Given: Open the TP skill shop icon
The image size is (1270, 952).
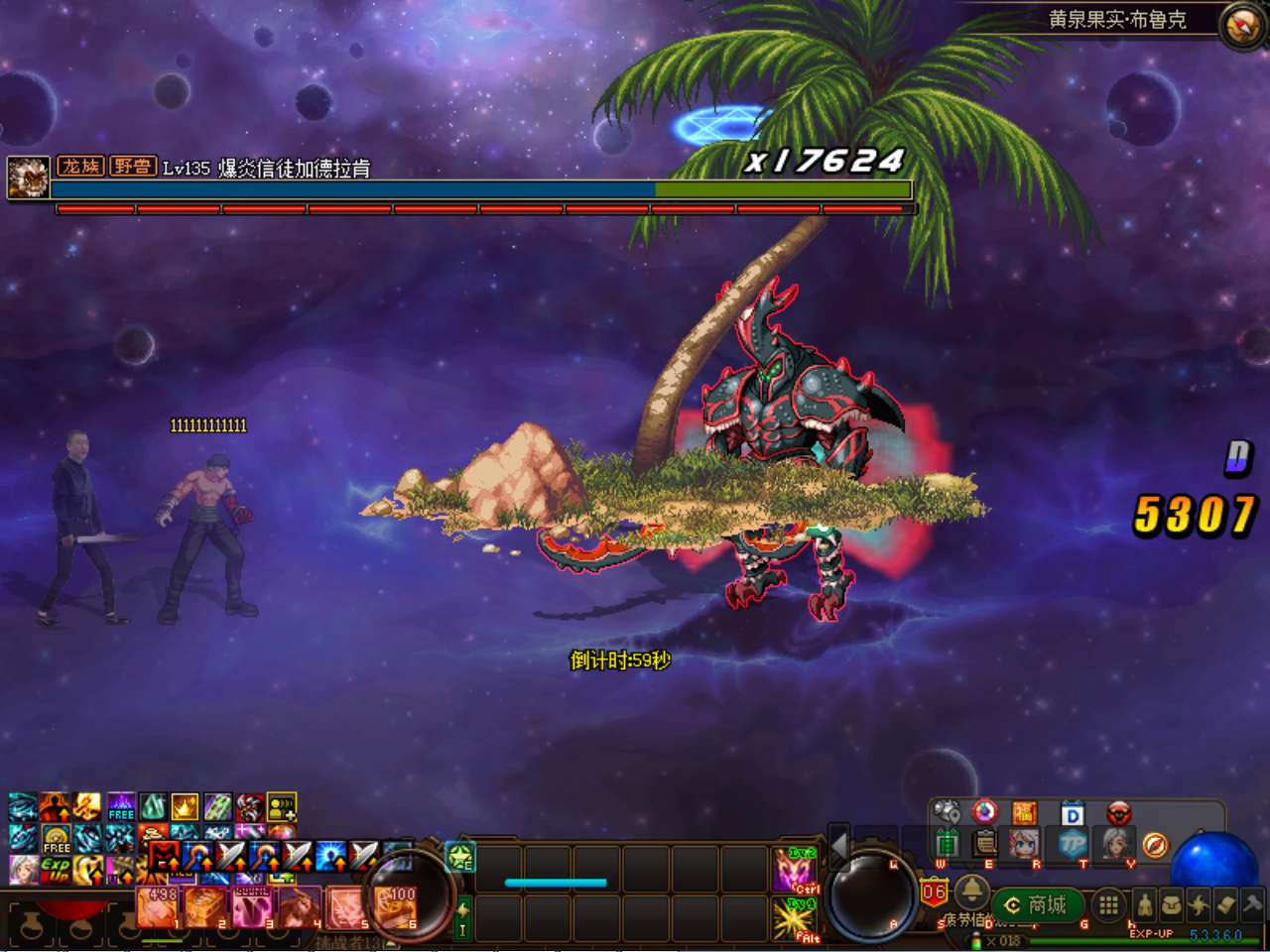Looking at the screenshot, I should pos(1075,845).
